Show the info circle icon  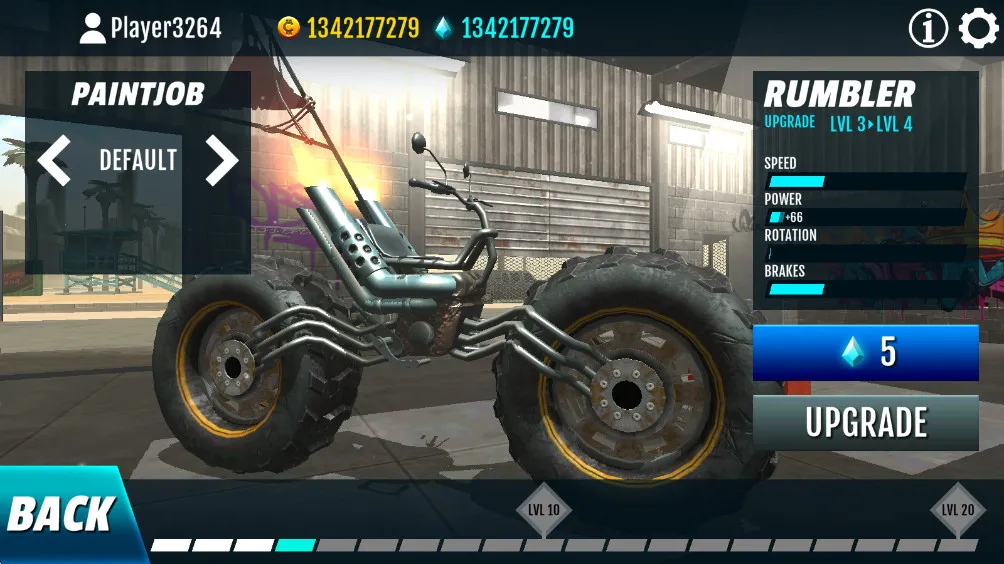click(x=928, y=29)
